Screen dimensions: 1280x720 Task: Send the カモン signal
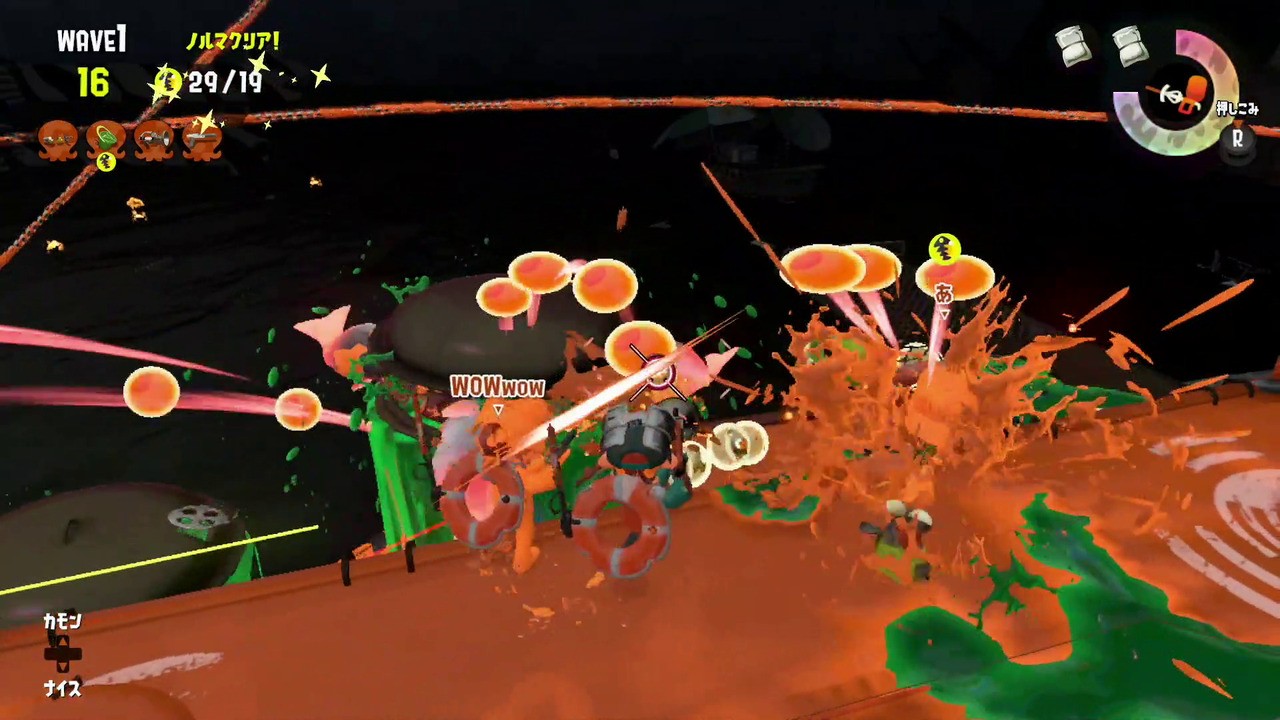61,622
